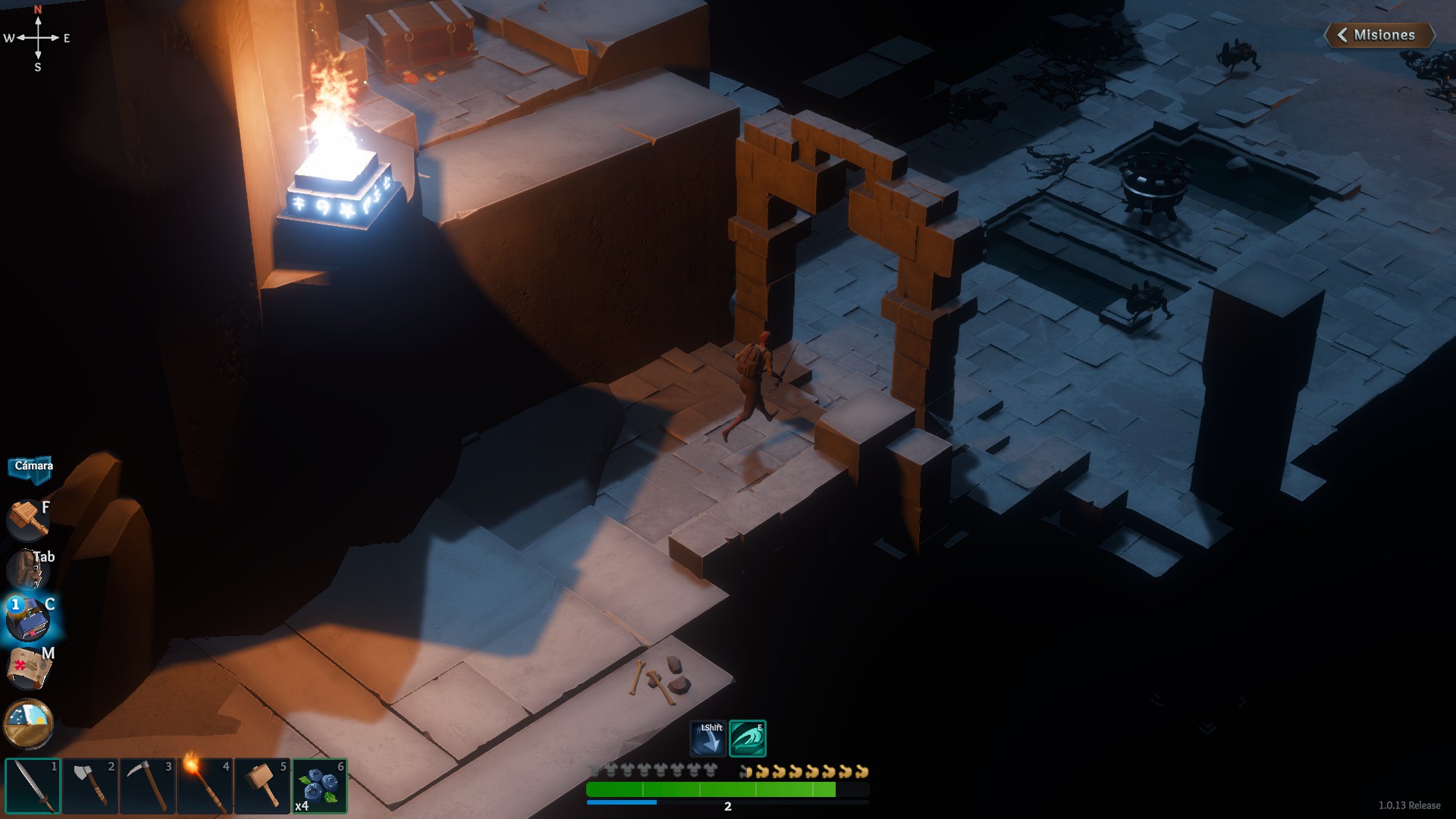1456x819 pixels.
Task: Open the build menu hammer icon
Action: (x=28, y=519)
